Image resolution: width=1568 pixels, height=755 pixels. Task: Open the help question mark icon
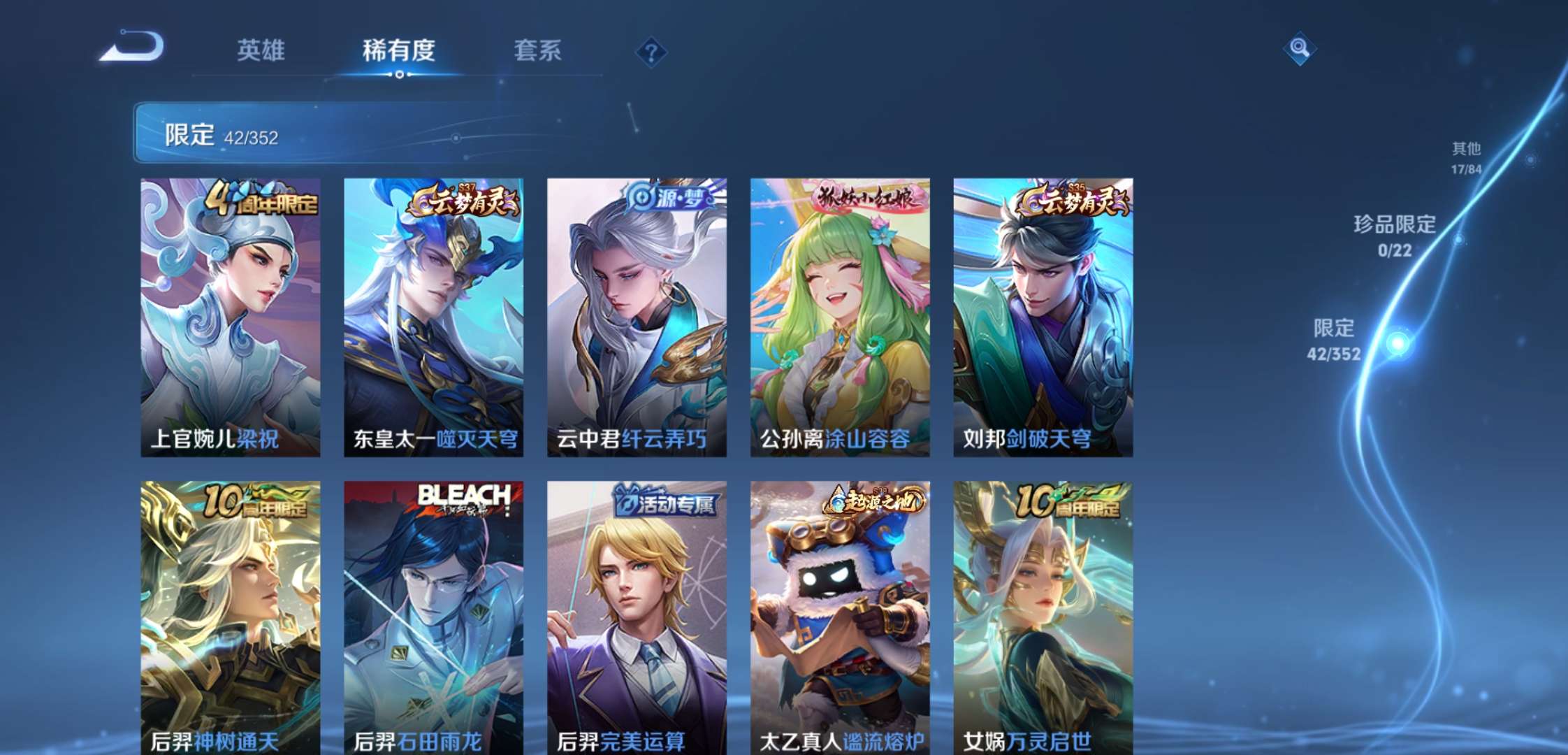(650, 51)
